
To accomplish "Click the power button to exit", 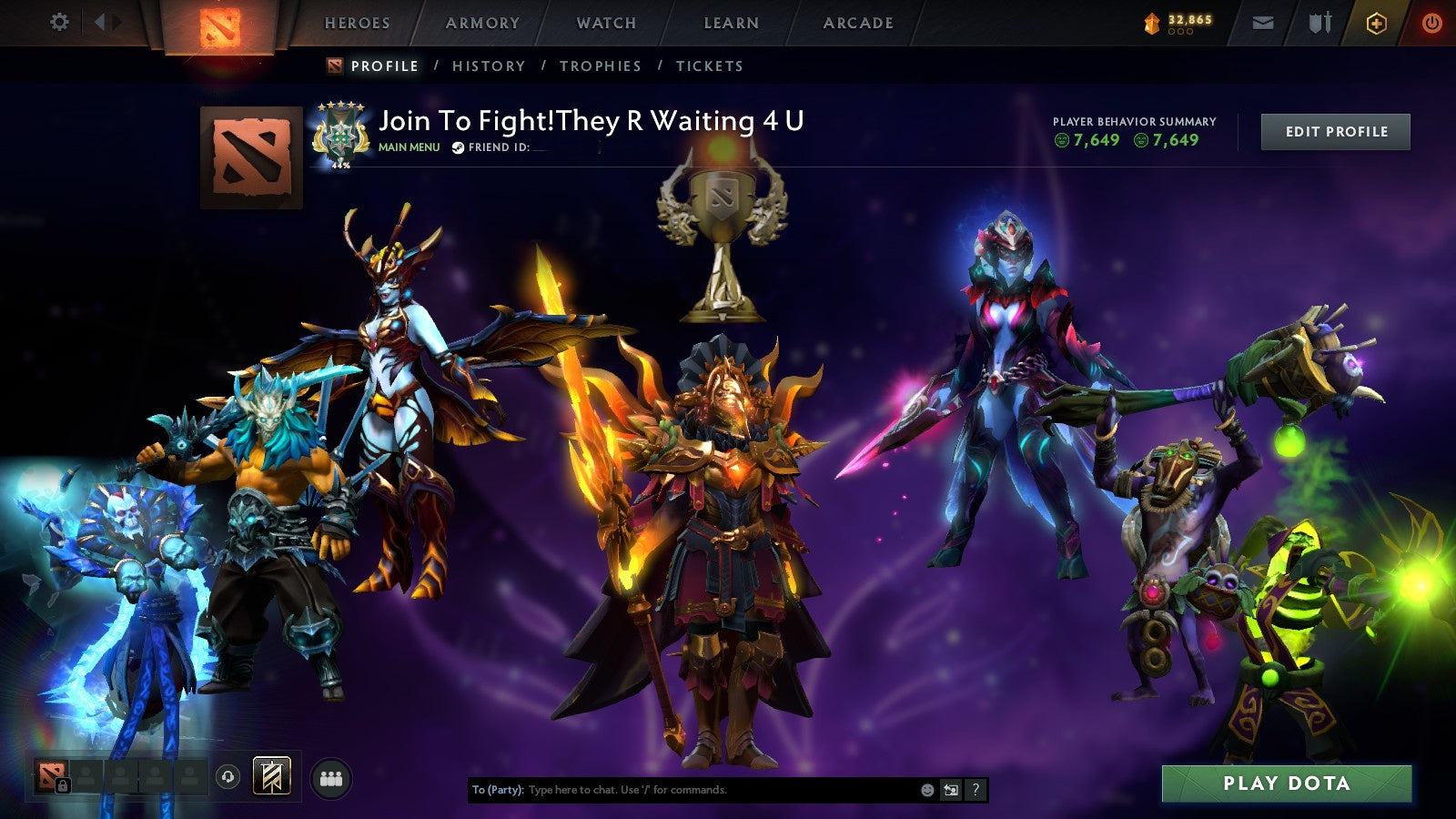I will [1431, 23].
